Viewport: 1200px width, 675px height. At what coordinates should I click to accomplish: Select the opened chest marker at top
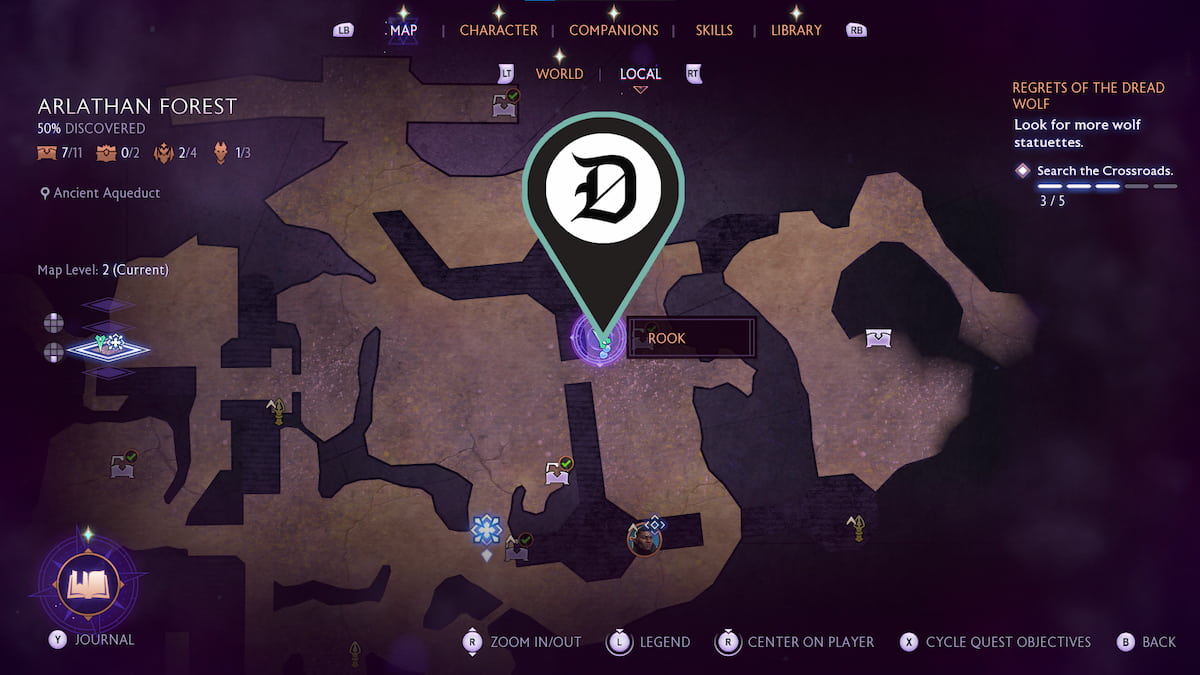click(505, 105)
